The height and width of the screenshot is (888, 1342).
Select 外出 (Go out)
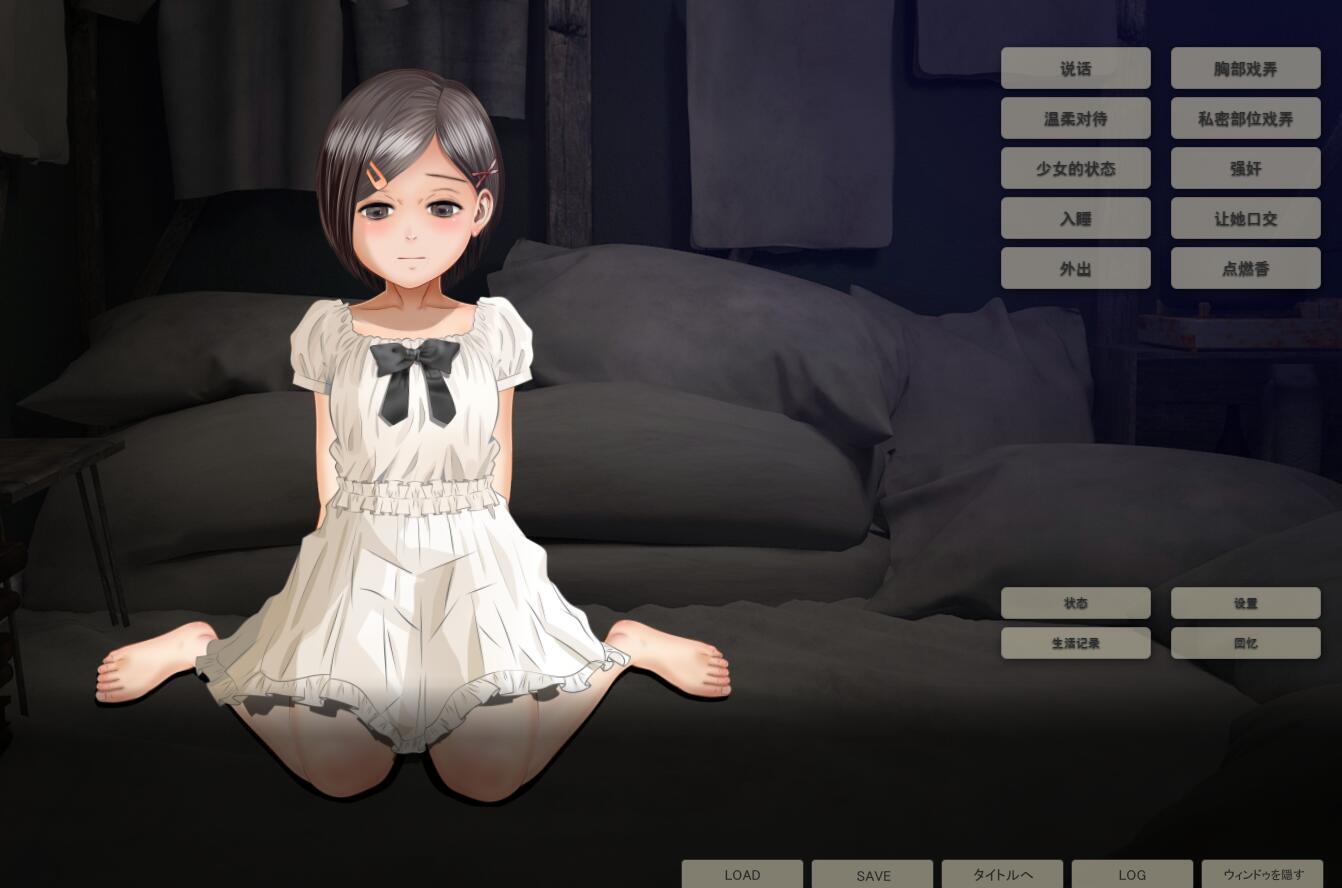click(1076, 268)
